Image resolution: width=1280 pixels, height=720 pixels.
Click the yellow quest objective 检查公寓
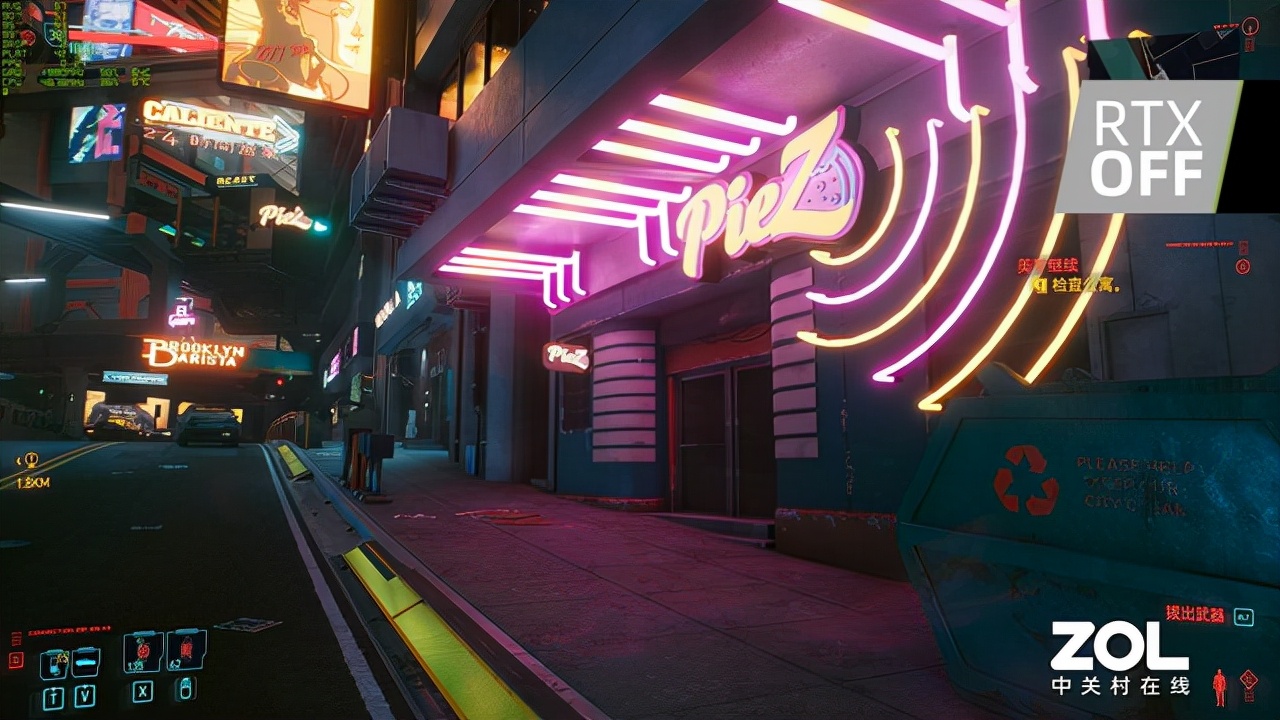1075,286
